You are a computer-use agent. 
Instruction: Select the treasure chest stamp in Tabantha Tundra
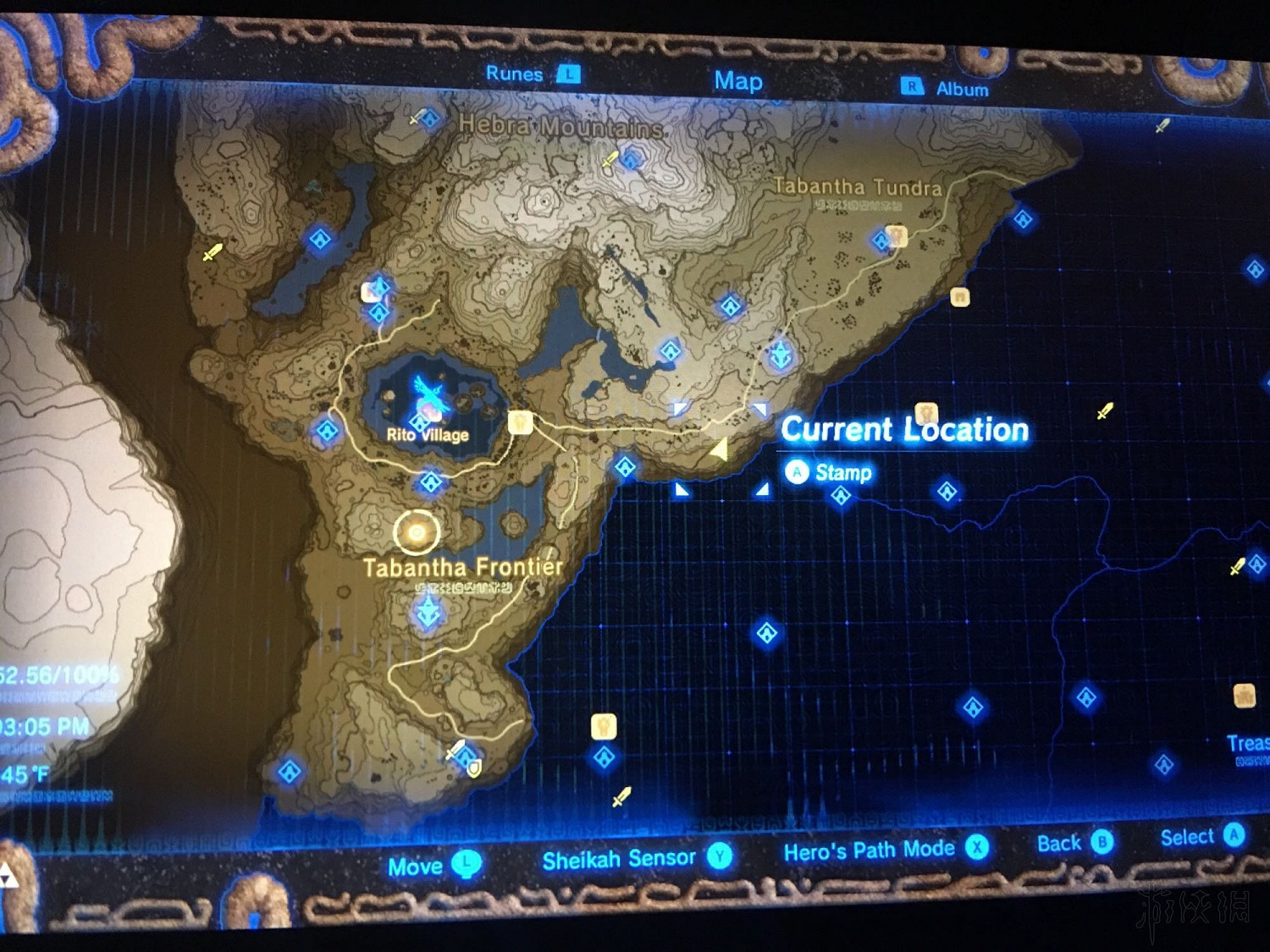click(x=959, y=296)
